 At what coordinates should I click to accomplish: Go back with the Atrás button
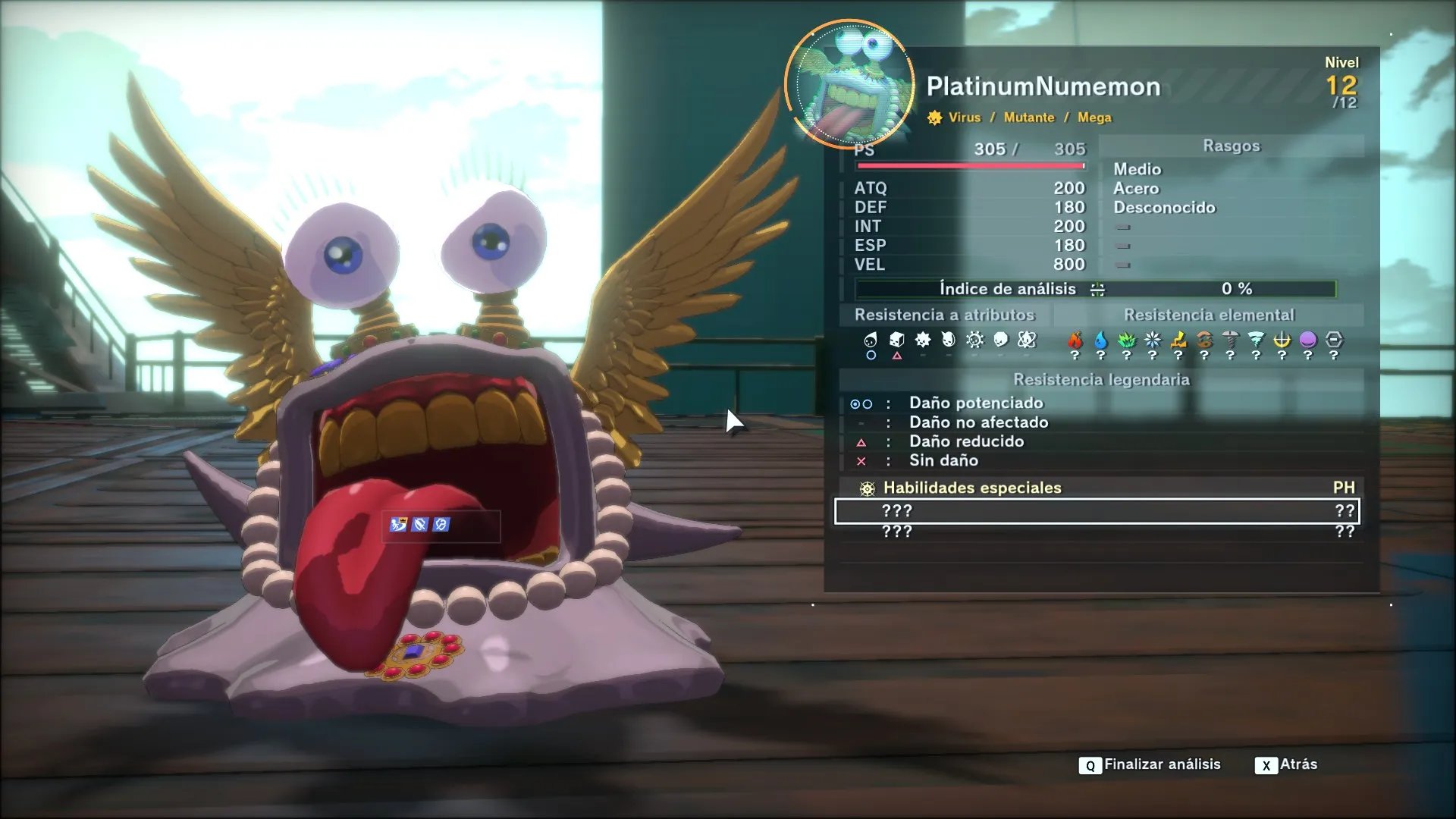[1286, 764]
